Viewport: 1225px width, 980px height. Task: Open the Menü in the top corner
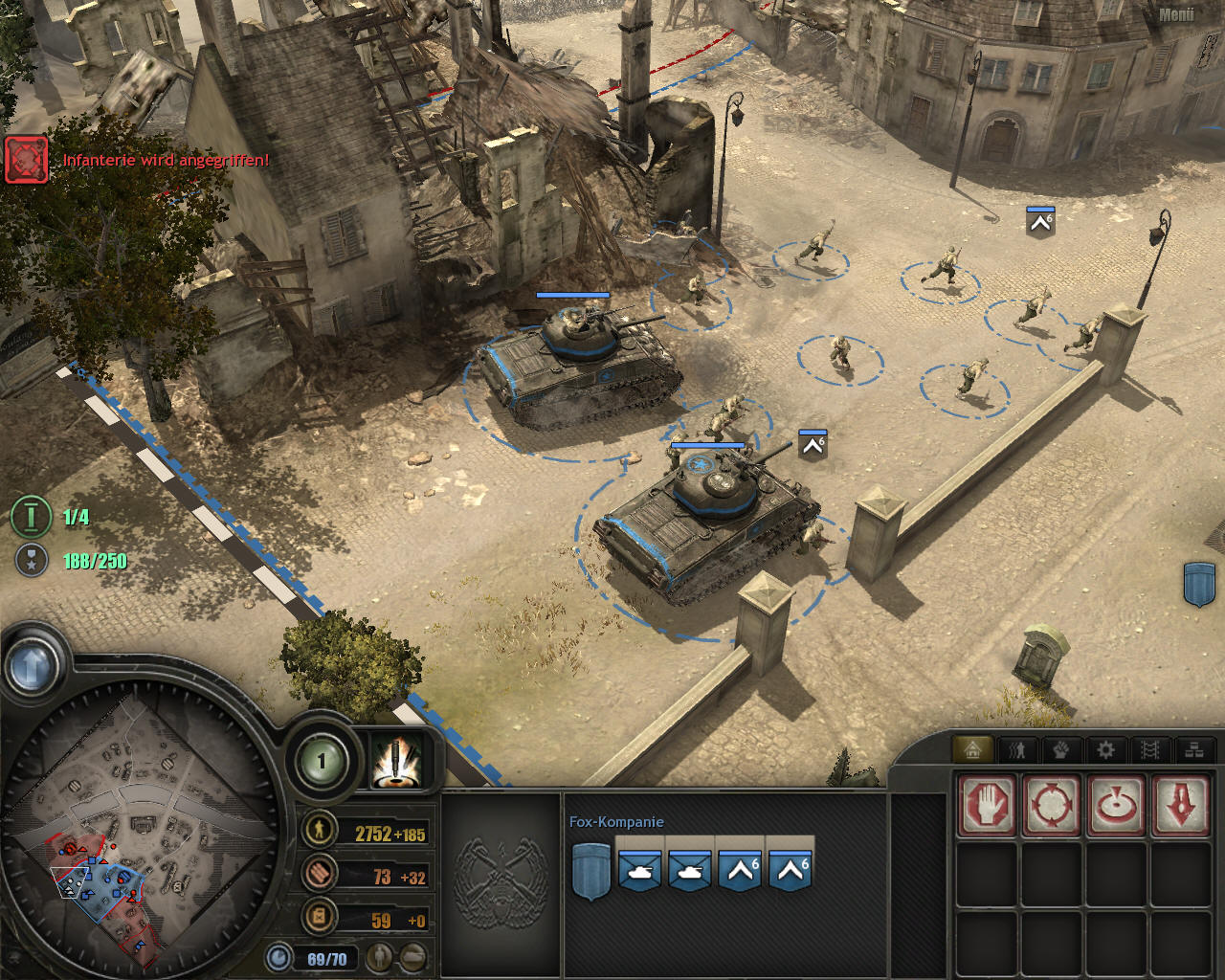tap(1176, 15)
